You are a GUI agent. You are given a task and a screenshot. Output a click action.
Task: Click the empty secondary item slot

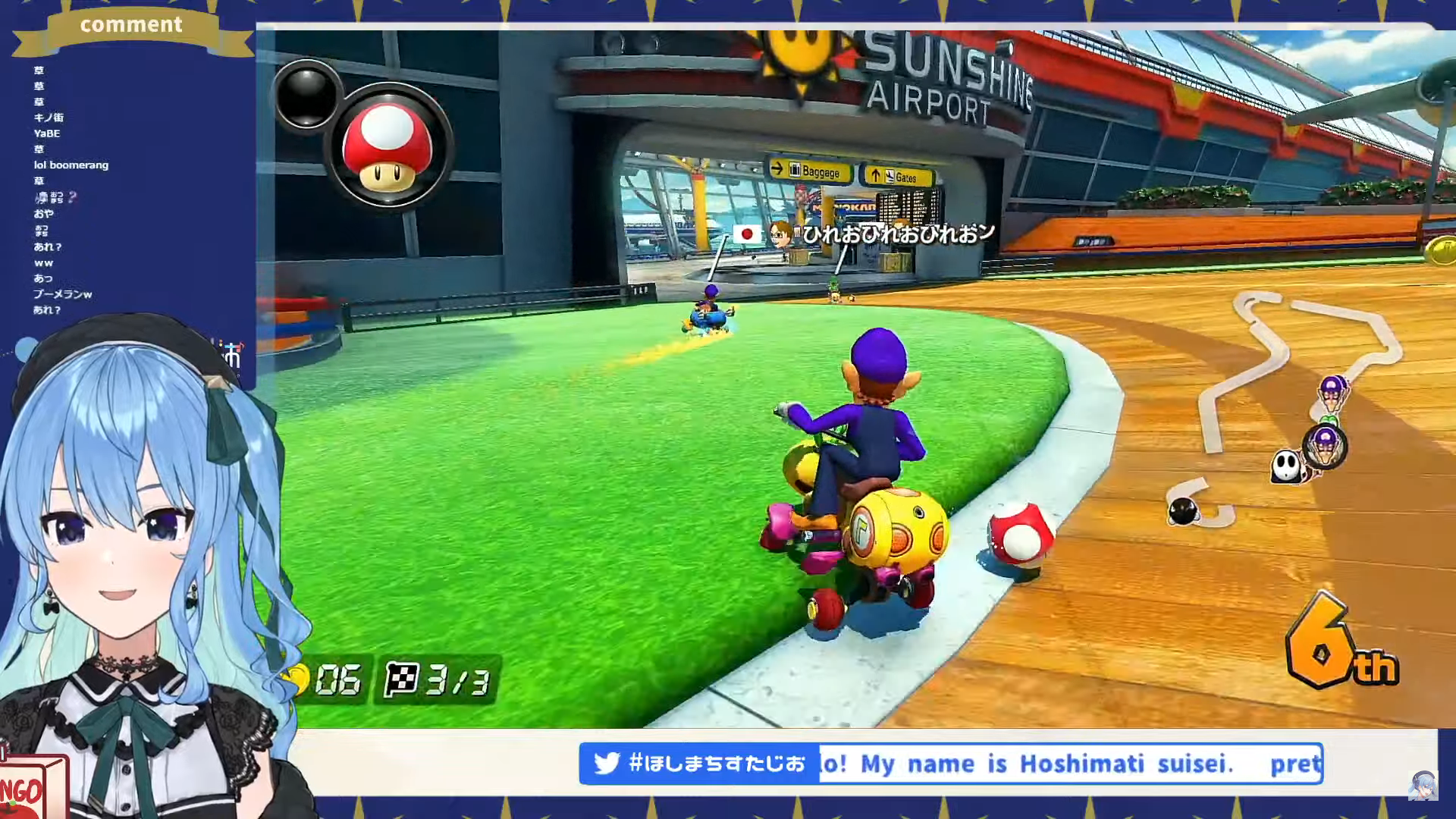pos(306,96)
